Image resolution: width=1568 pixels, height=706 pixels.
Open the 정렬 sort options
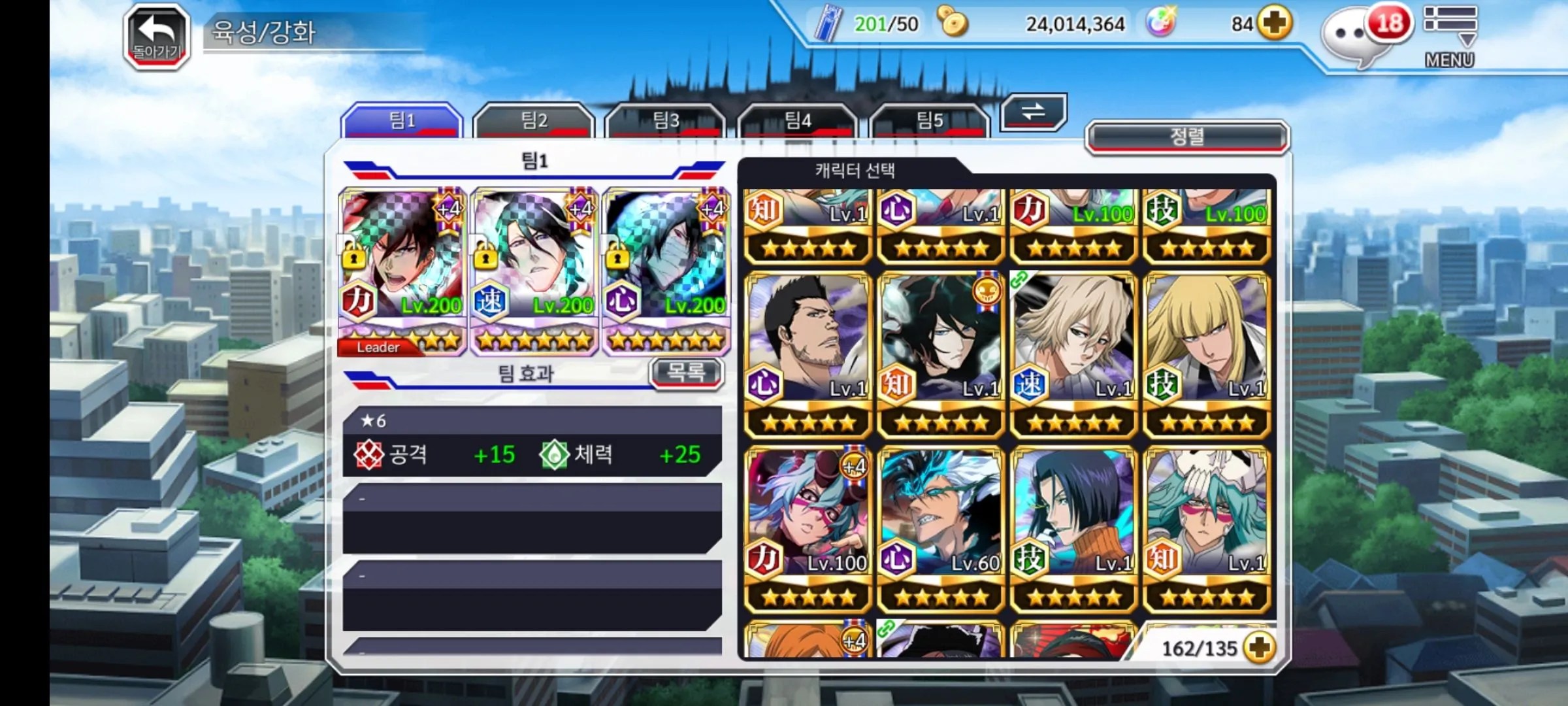(x=1186, y=137)
